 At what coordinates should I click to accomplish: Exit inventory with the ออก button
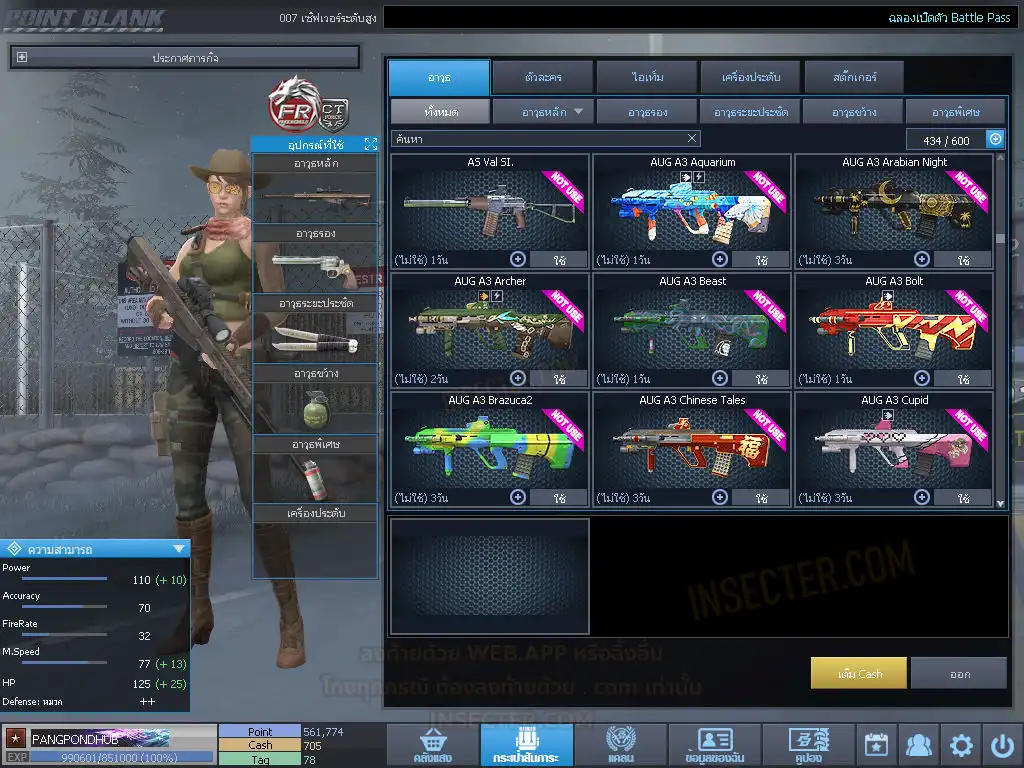pos(959,673)
